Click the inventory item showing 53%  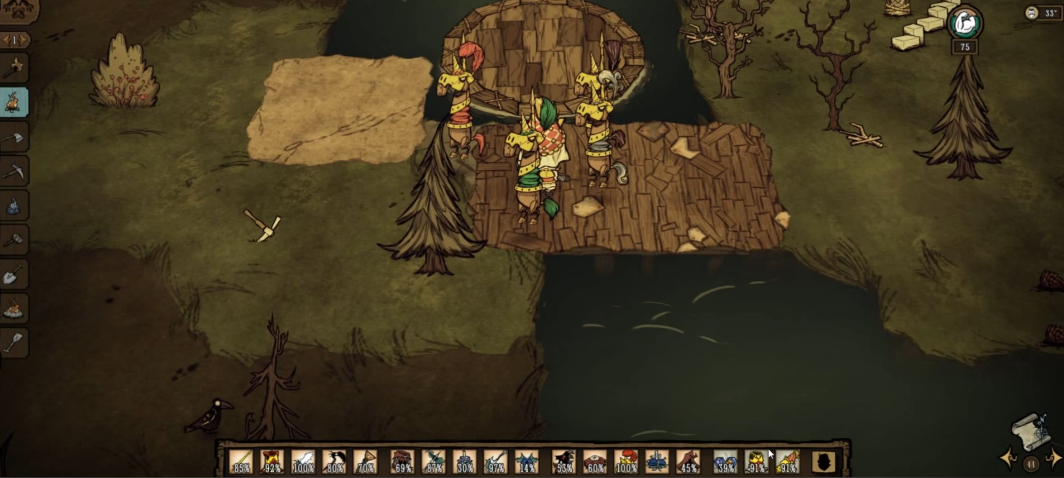point(564,461)
